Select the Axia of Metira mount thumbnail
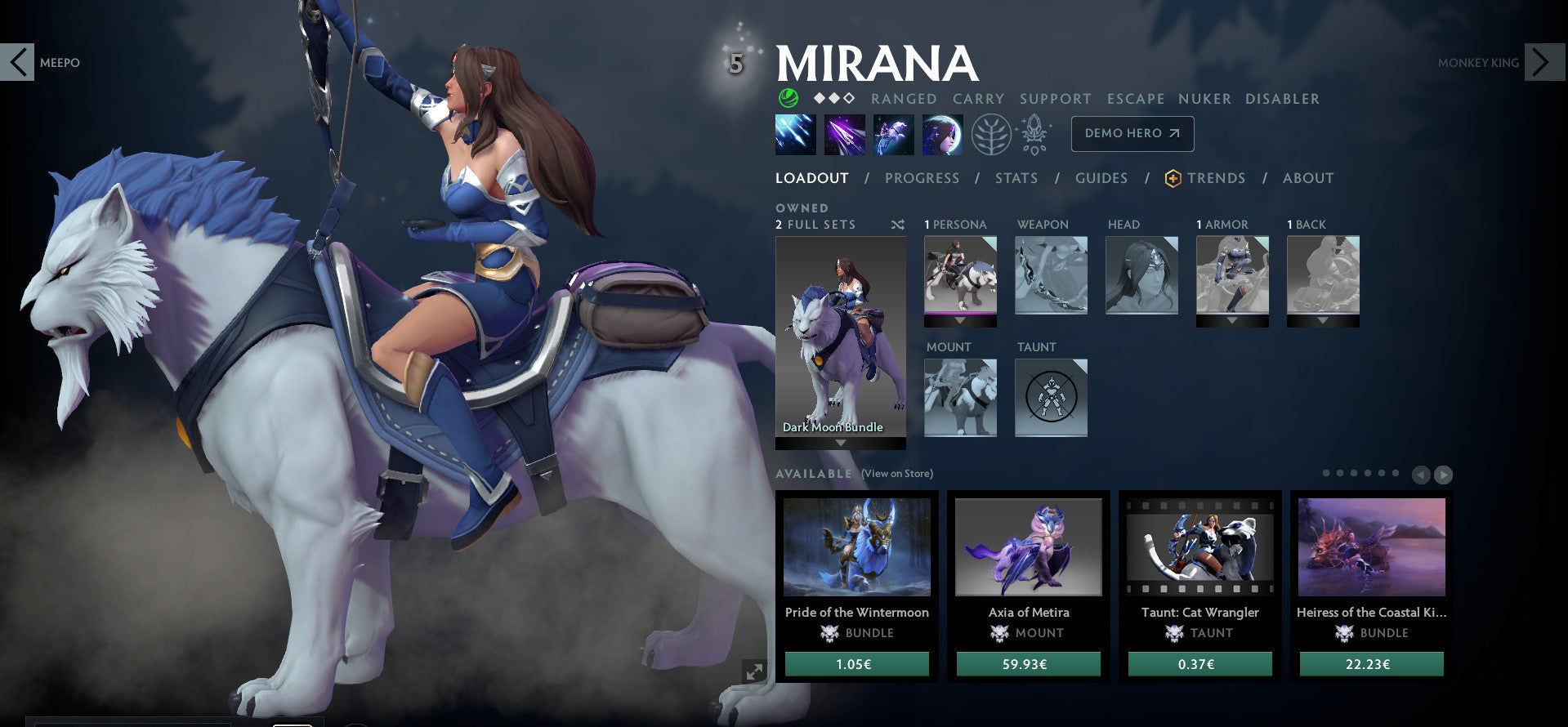The width and height of the screenshot is (1568, 727). 1029,547
